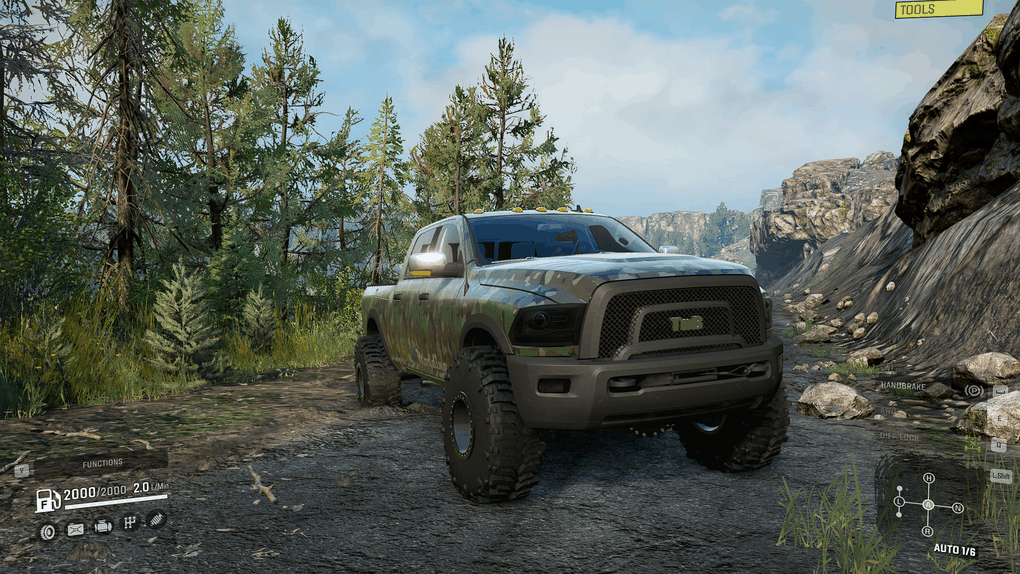Image resolution: width=1020 pixels, height=574 pixels.
Task: Open the gearbox status icon
Action: (129, 522)
